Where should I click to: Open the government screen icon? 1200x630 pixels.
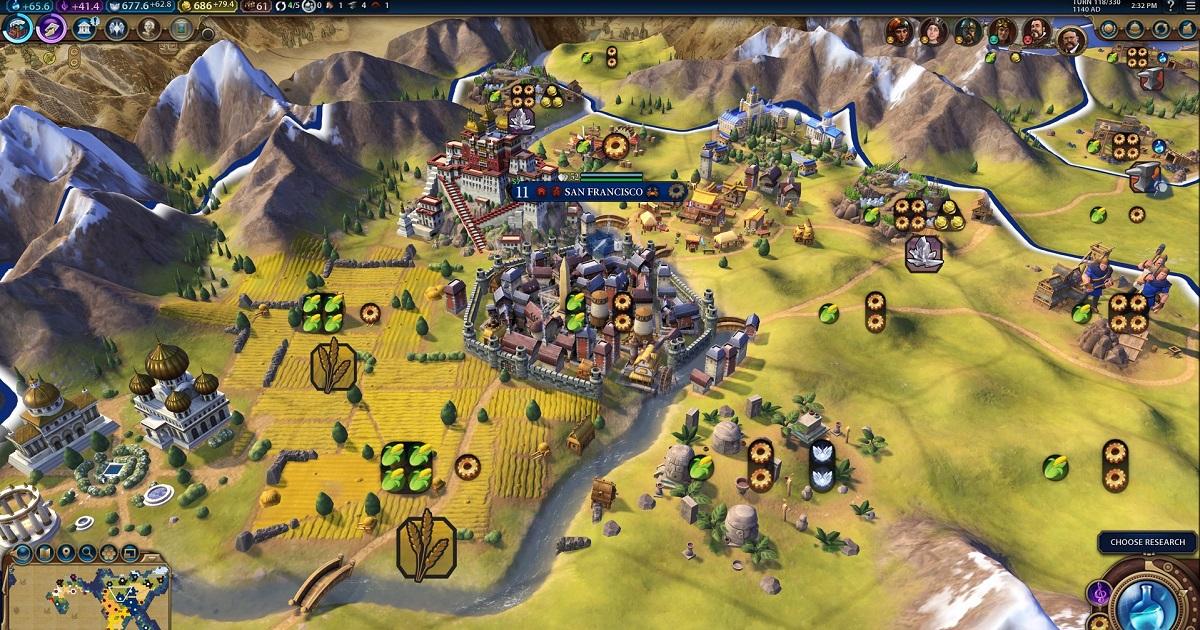pos(85,28)
